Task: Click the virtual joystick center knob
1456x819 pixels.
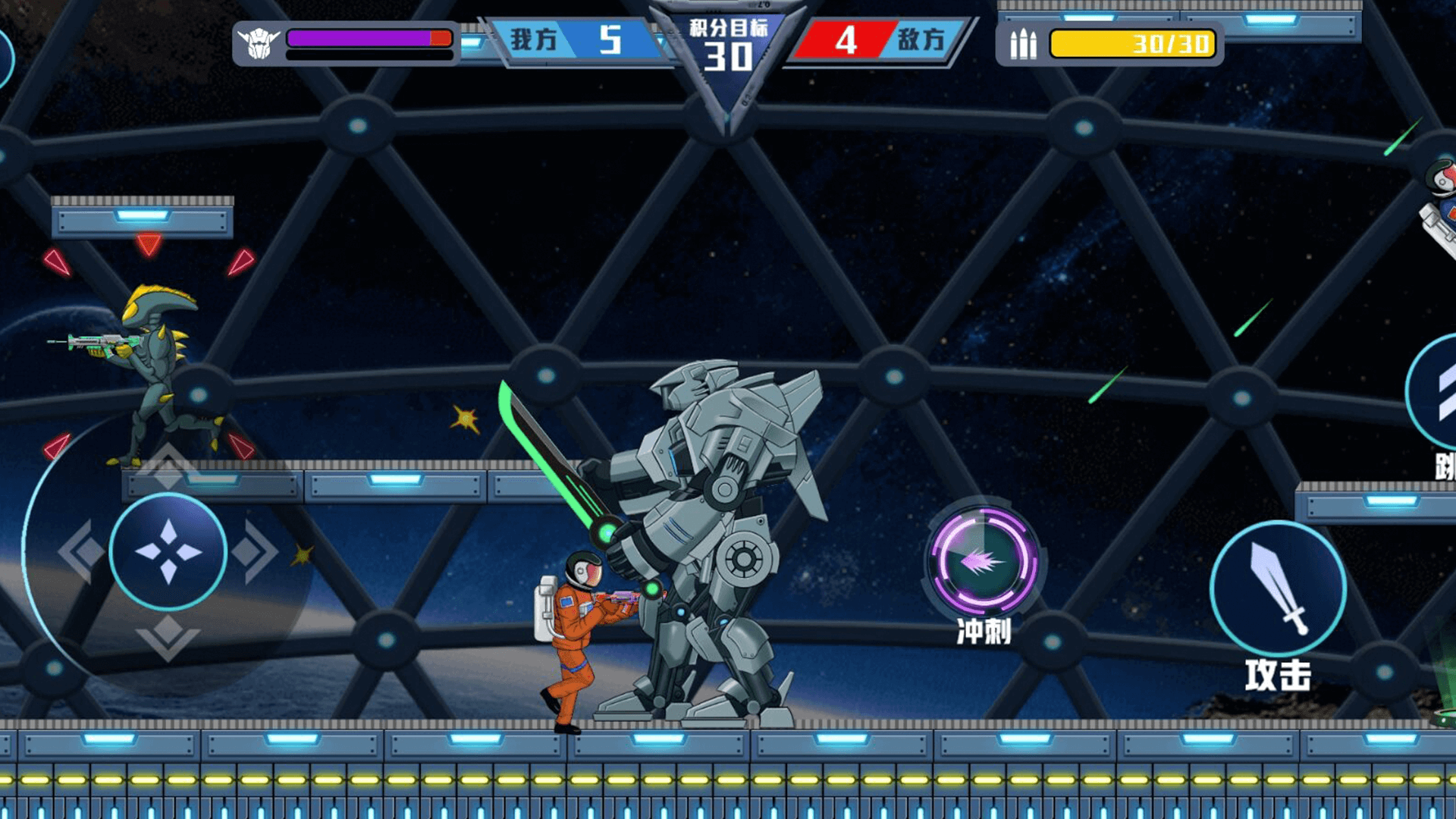Action: [168, 551]
